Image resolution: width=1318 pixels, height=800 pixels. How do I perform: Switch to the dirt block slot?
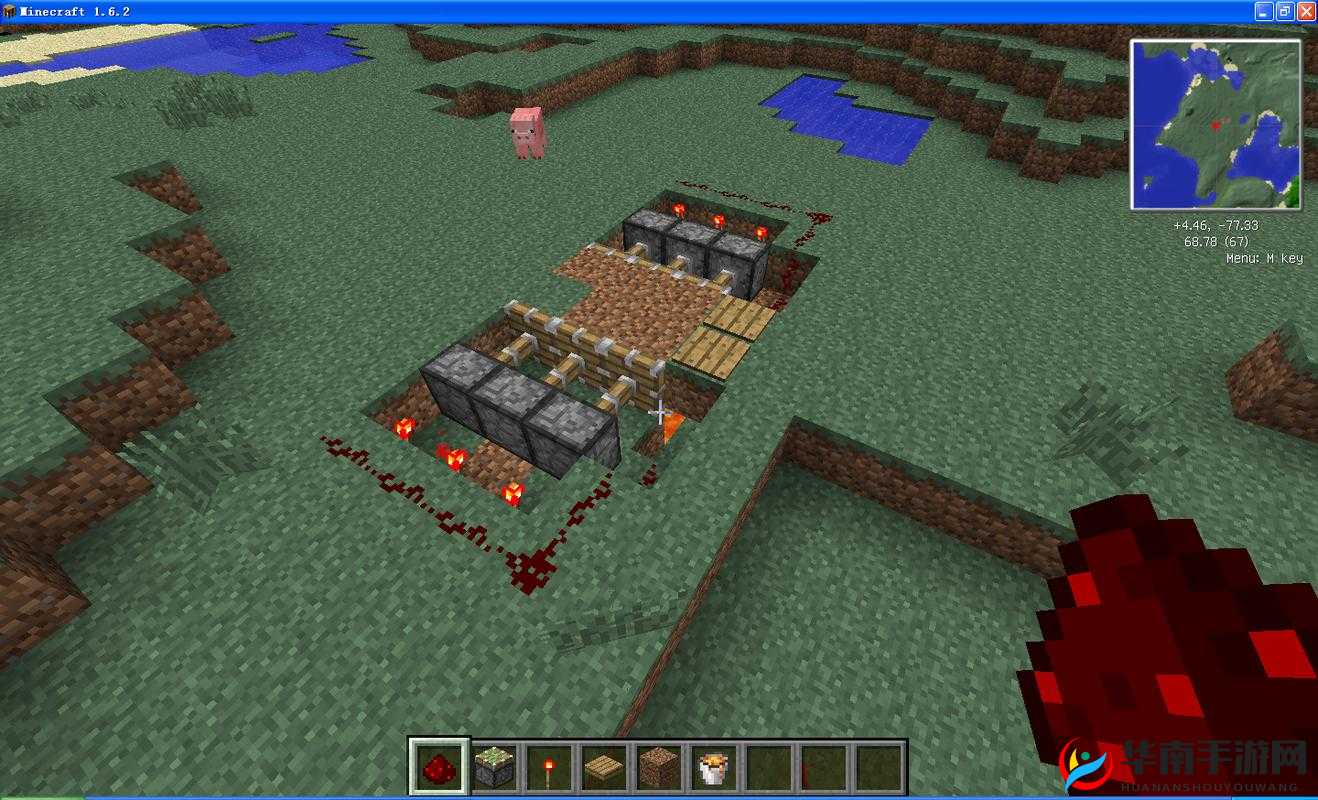pos(657,768)
